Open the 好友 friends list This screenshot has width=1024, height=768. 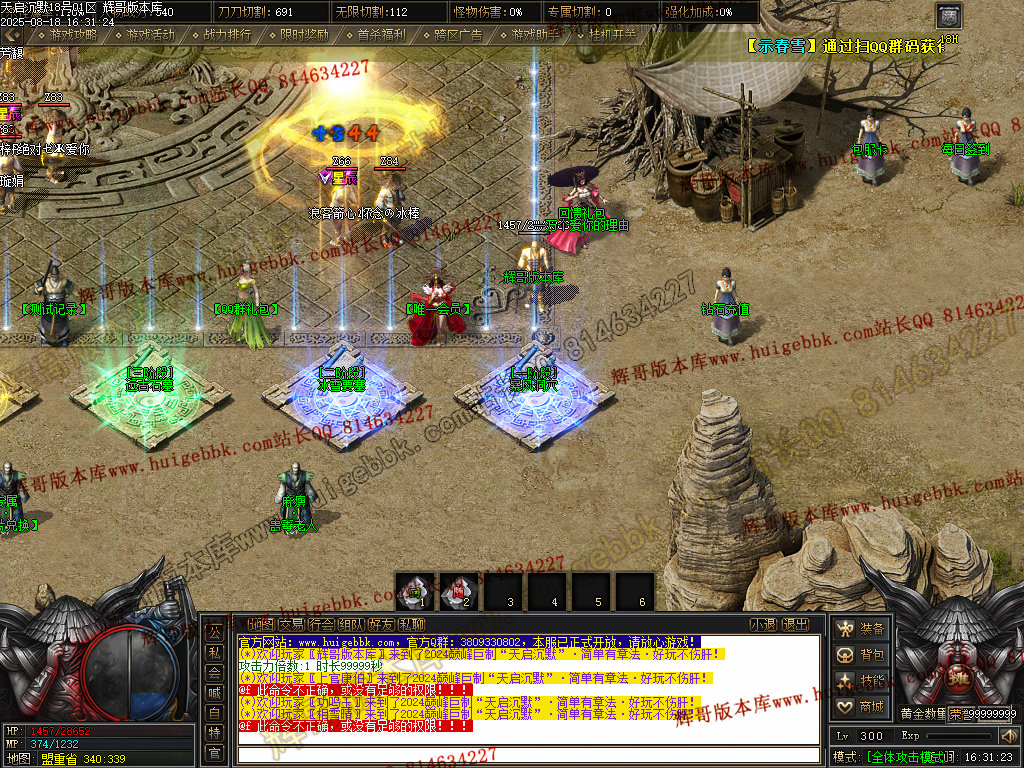pos(382,625)
